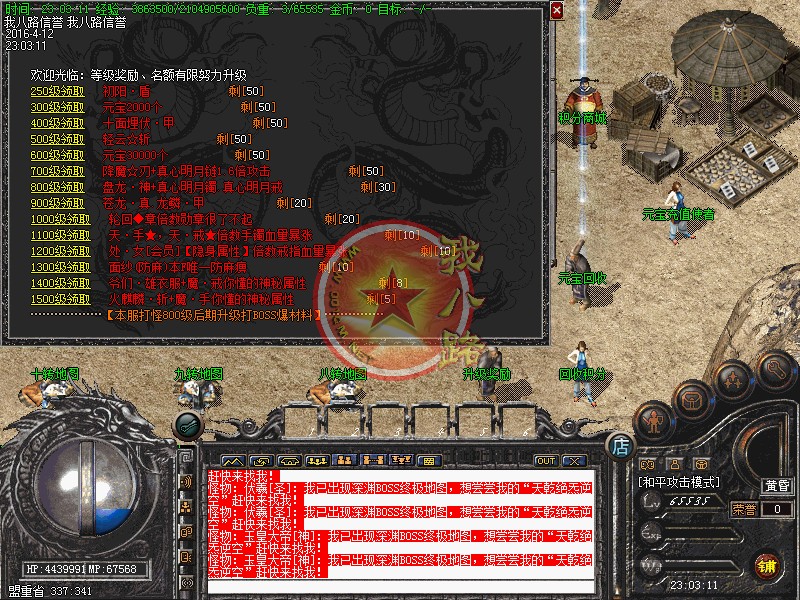Open the shop via round 店 button
This screenshot has height=600, width=800.
tap(620, 445)
